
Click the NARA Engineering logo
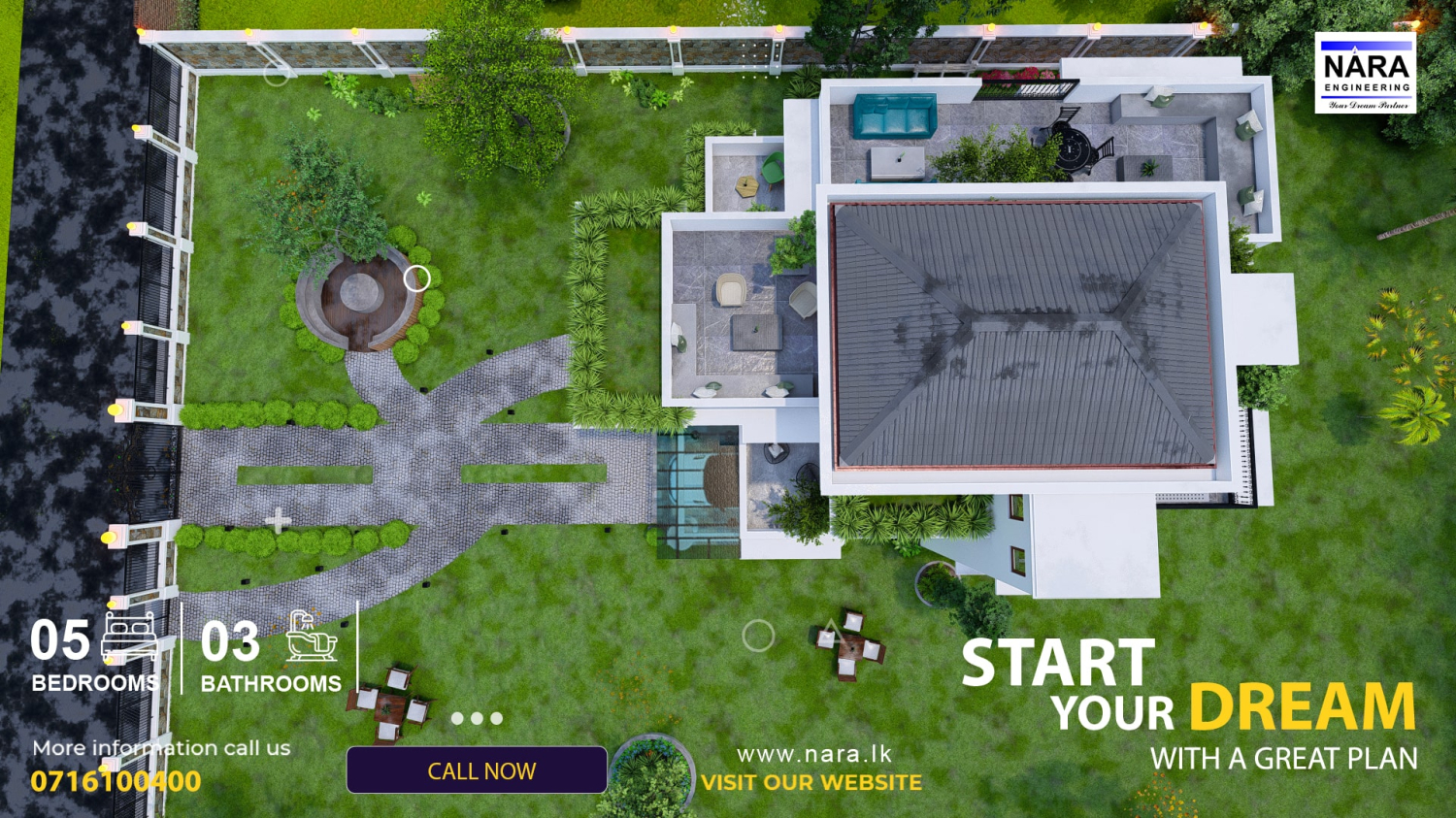point(1365,73)
